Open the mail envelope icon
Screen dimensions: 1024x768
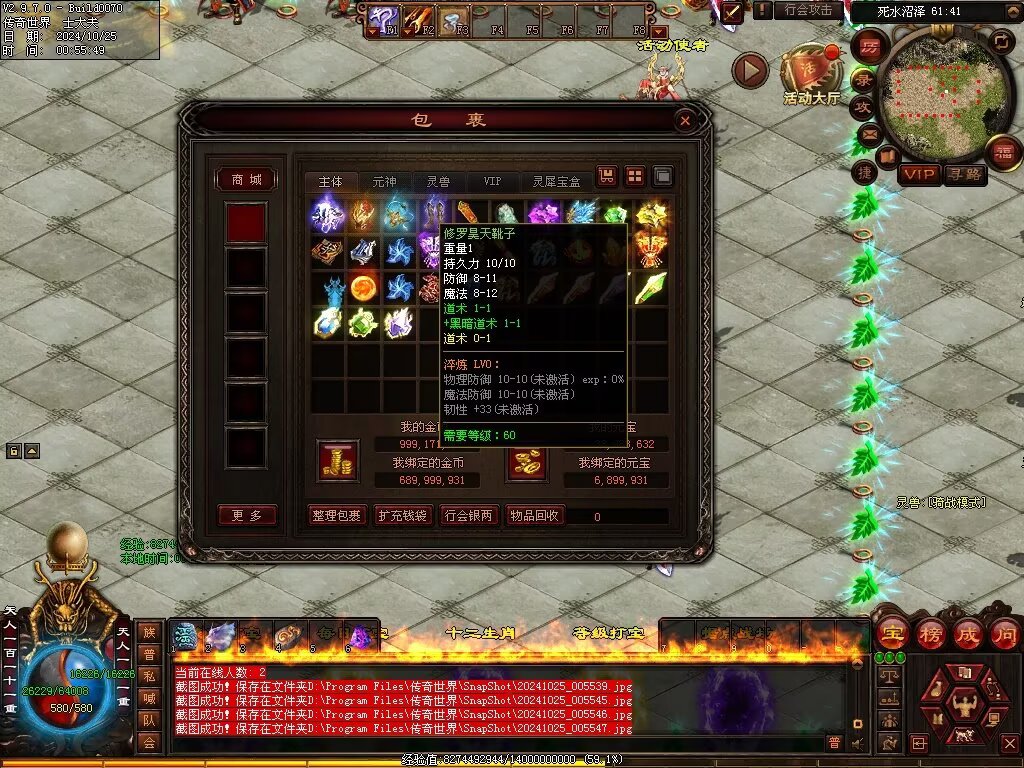pos(867,133)
